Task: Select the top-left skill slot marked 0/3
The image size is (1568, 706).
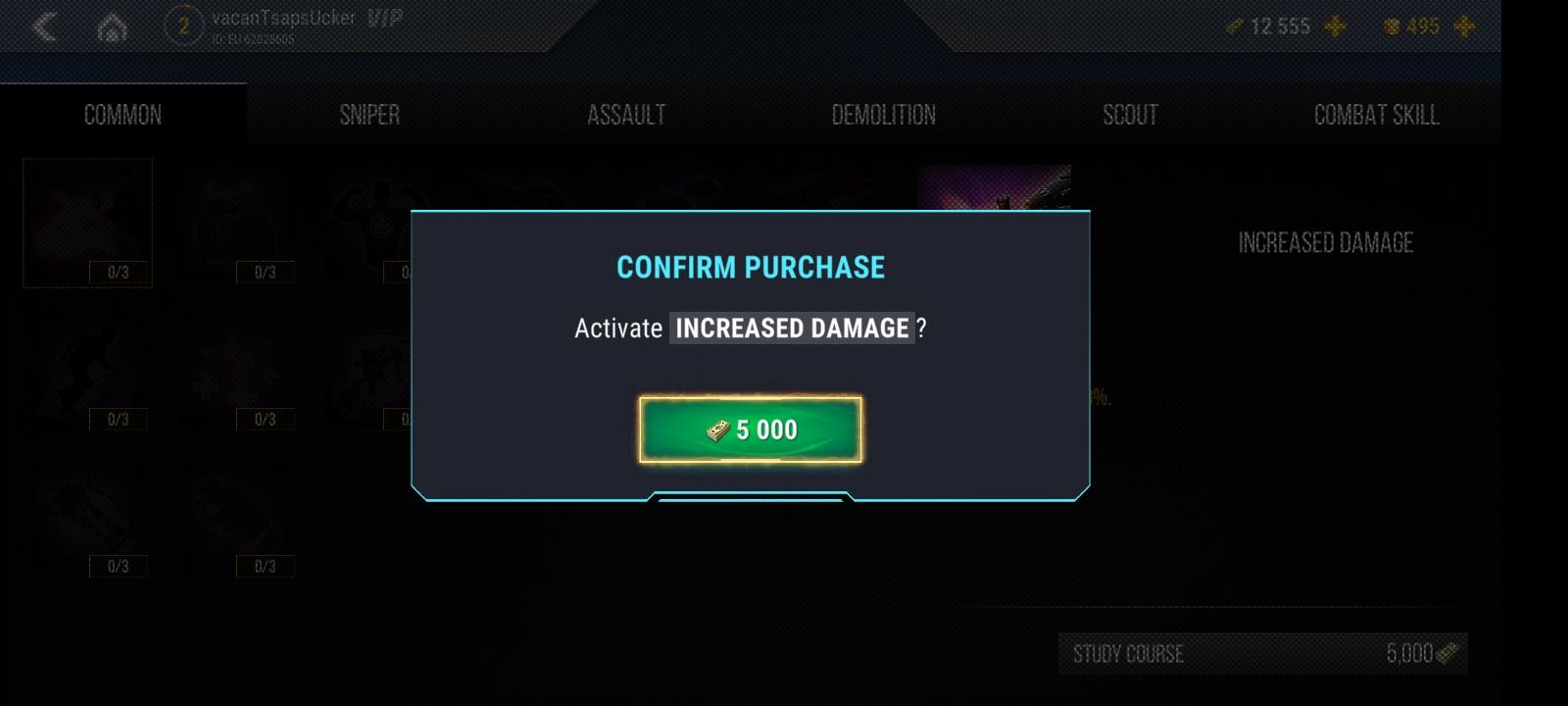Action: [x=87, y=223]
